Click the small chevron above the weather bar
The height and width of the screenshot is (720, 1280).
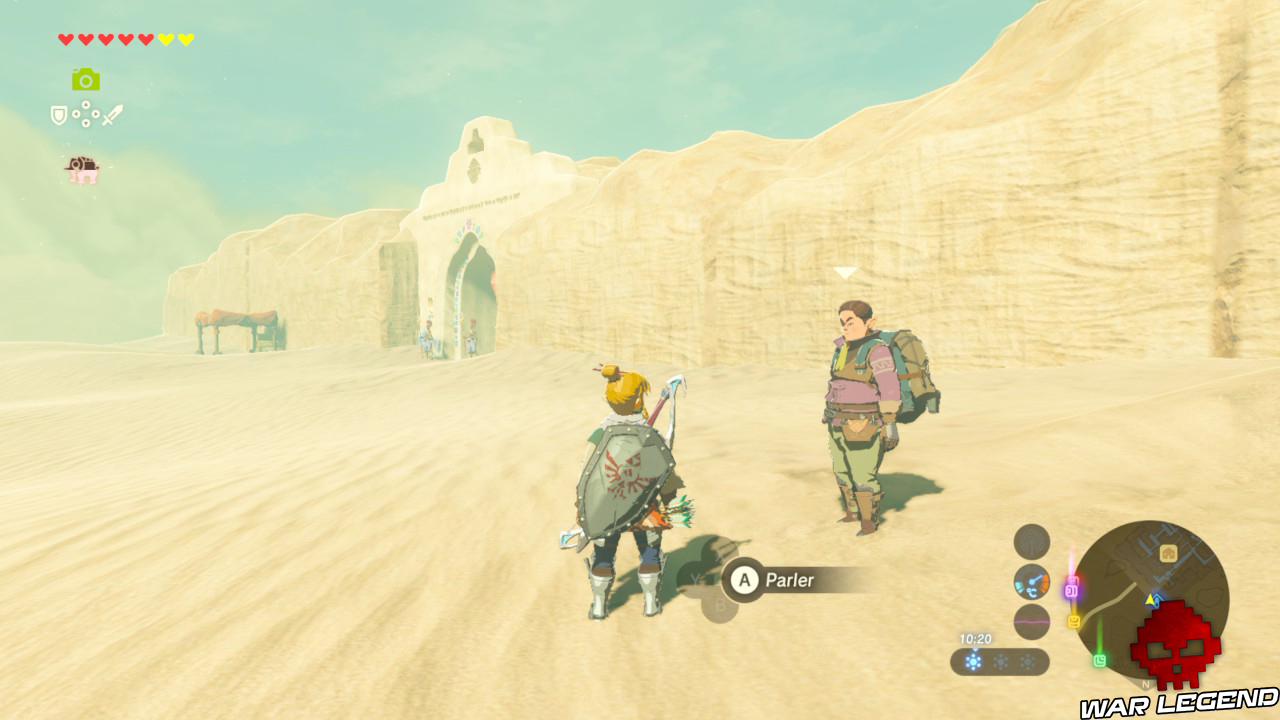click(x=975, y=649)
